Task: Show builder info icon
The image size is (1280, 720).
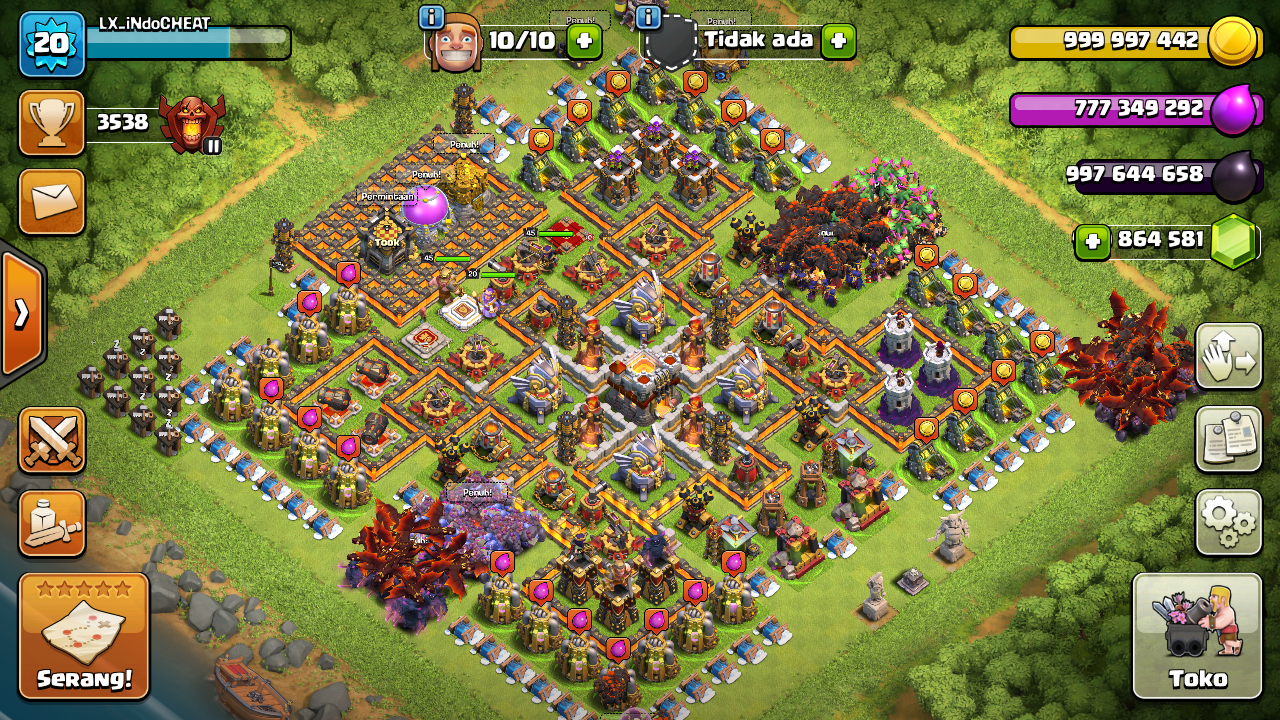Action: pos(432,17)
